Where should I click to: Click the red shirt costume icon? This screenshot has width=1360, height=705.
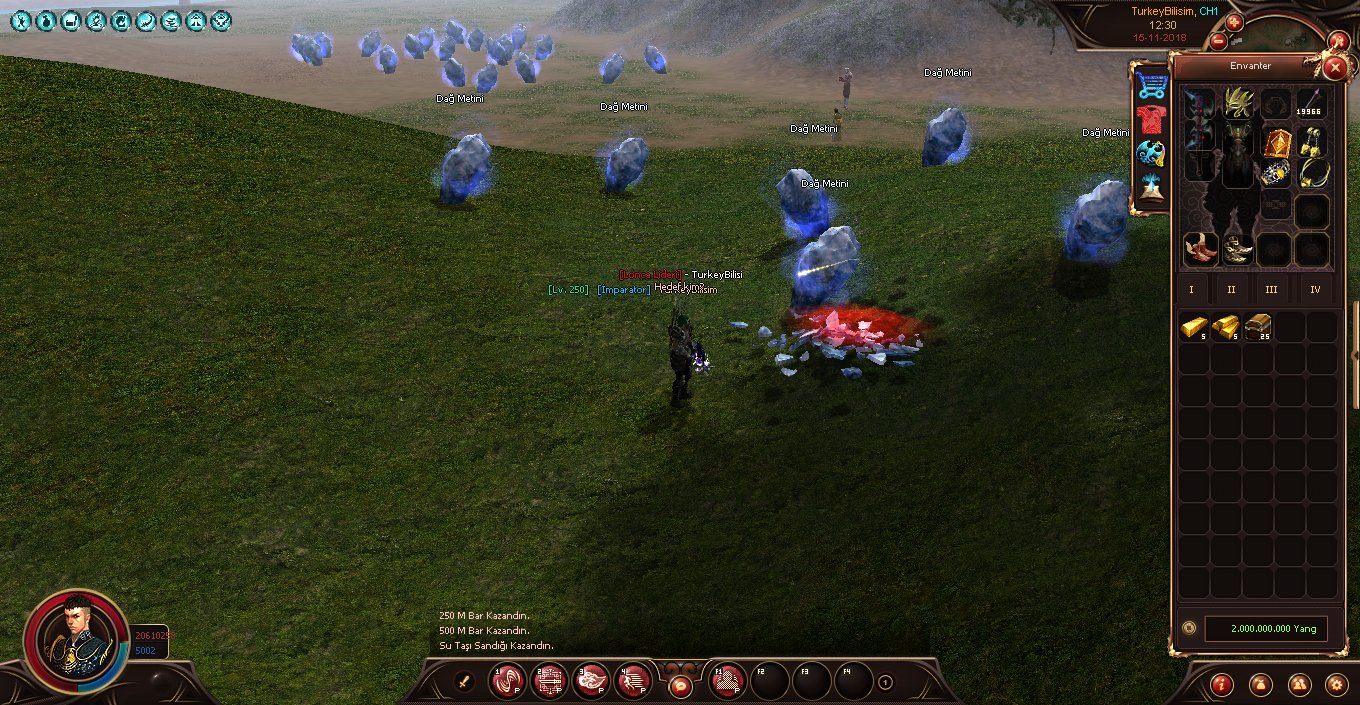pos(1151,120)
